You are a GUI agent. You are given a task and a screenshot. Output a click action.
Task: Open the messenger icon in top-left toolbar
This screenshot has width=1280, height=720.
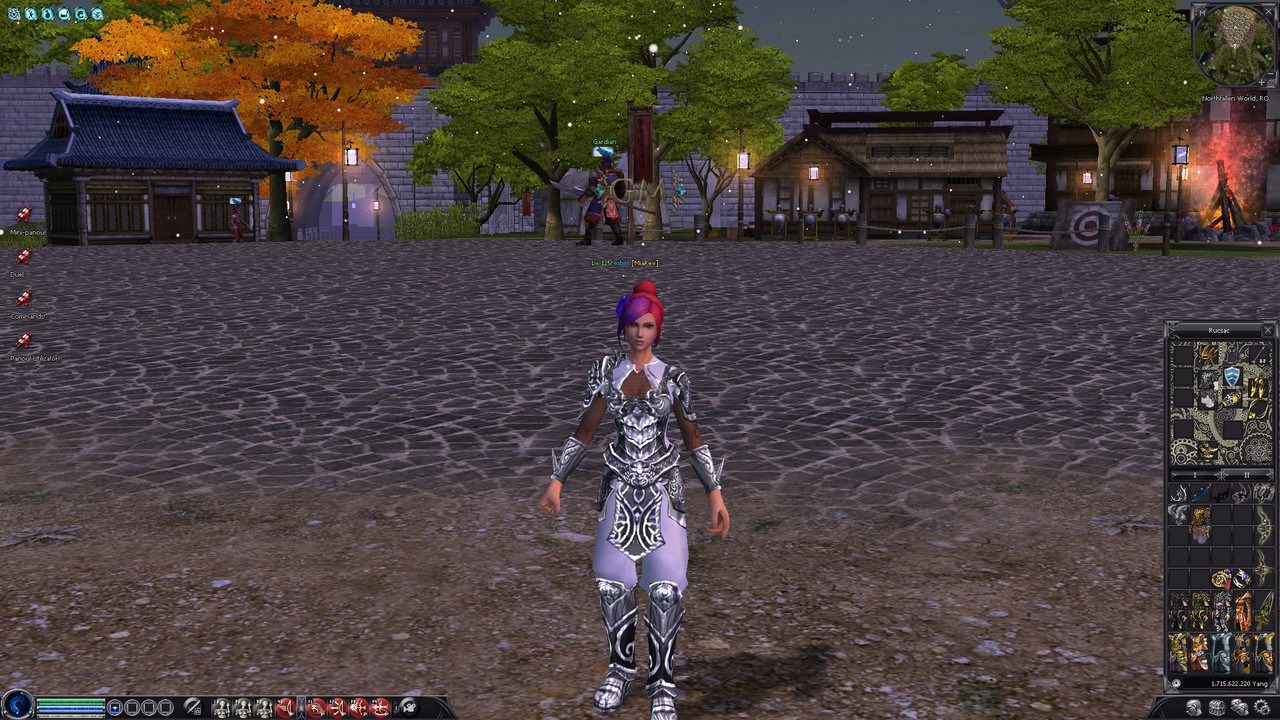point(97,14)
